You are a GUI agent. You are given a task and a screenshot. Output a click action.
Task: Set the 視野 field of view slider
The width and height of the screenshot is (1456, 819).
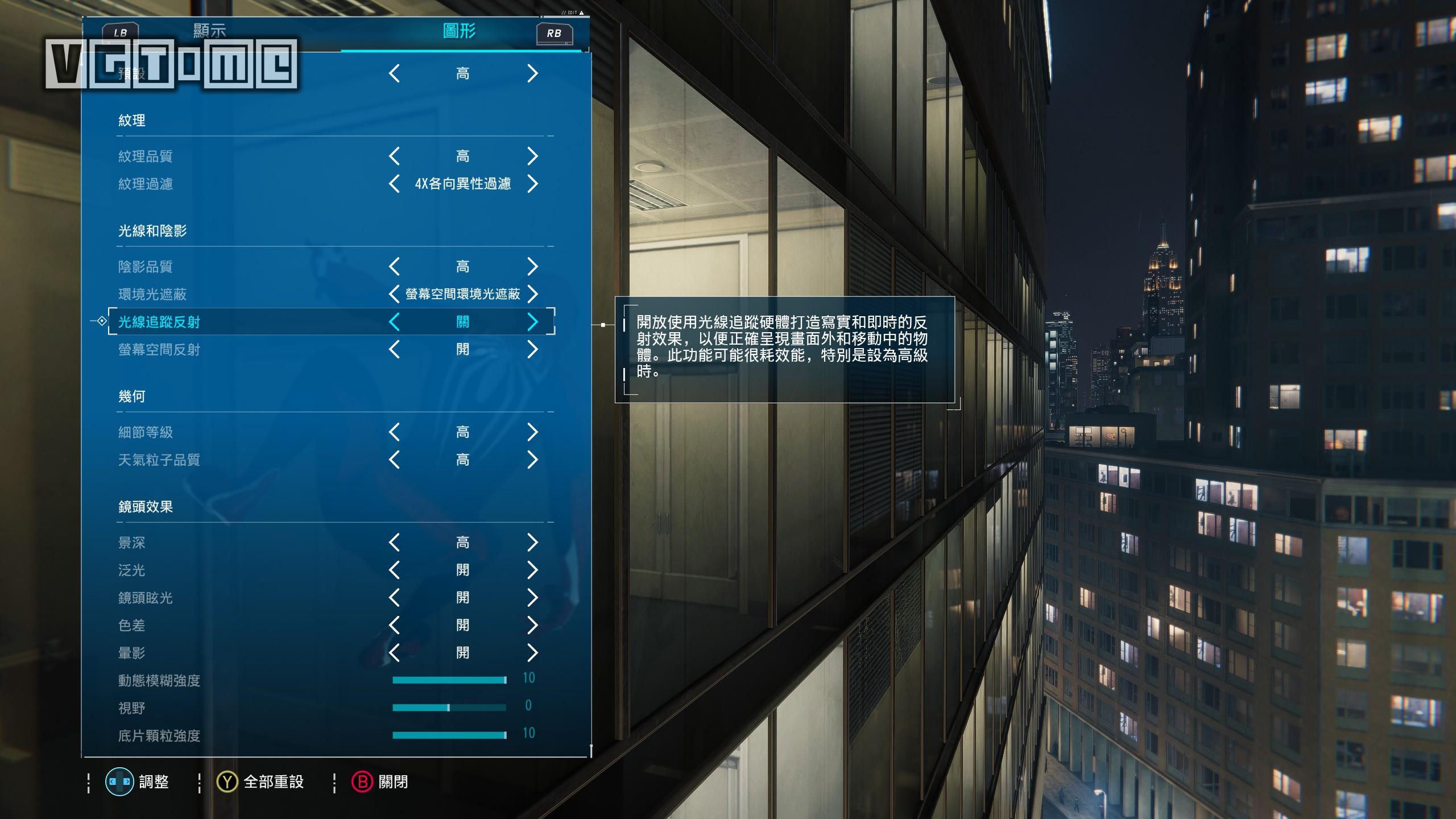click(449, 708)
